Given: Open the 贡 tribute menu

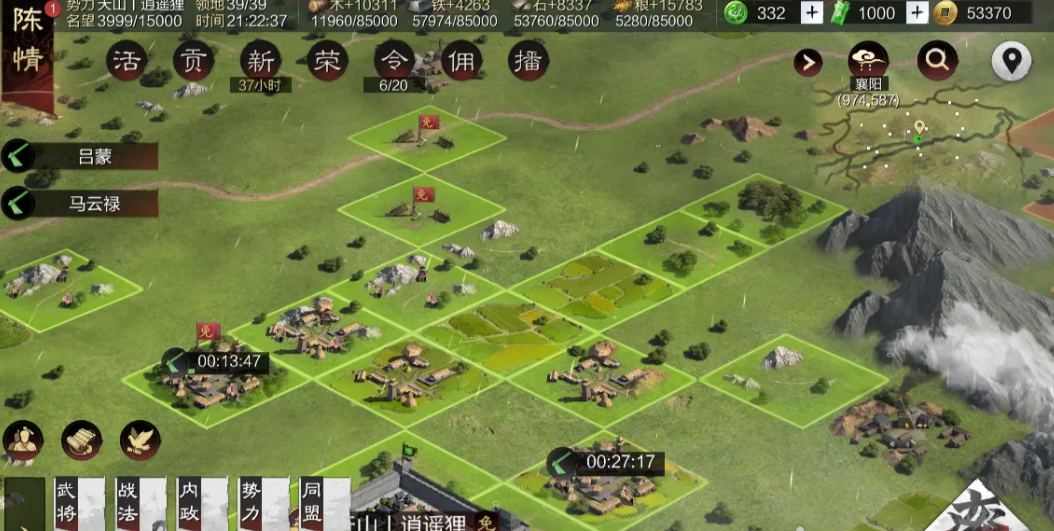Looking at the screenshot, I should [x=193, y=62].
